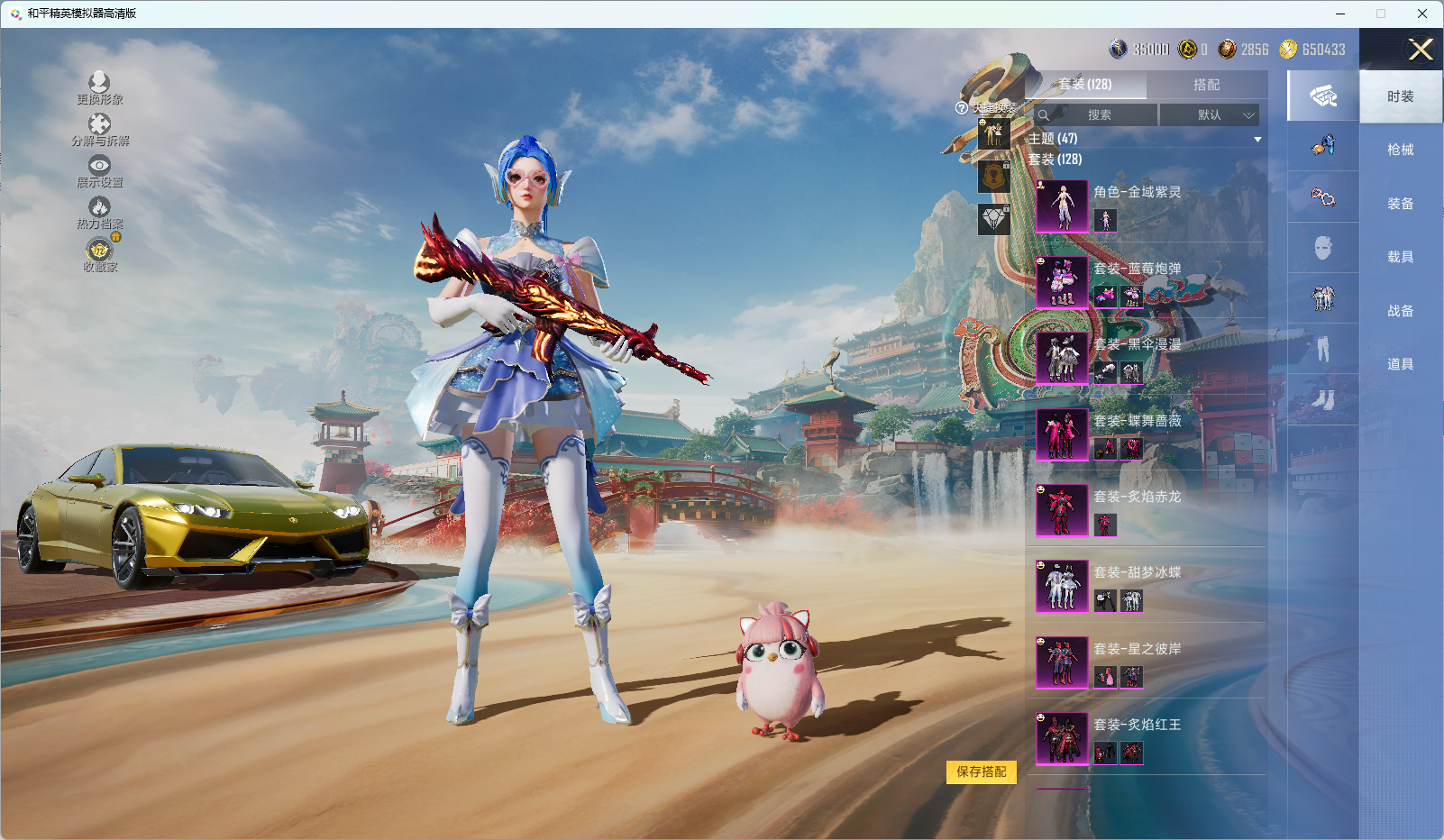This screenshot has width=1444, height=840.
Task: Minimize the emulator window
Action: click(x=1340, y=14)
